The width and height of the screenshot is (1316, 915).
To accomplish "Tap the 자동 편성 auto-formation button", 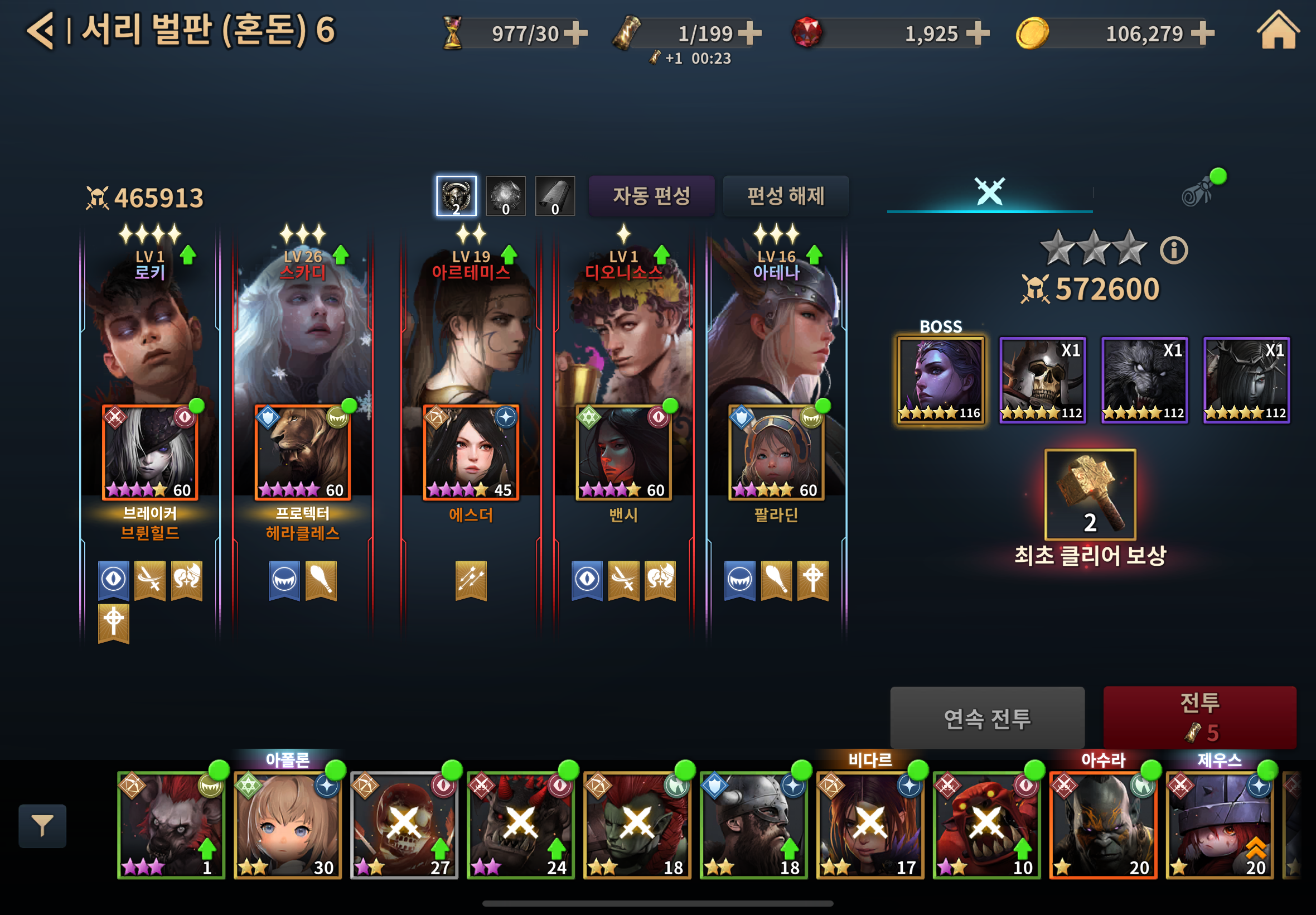I will coord(651,196).
